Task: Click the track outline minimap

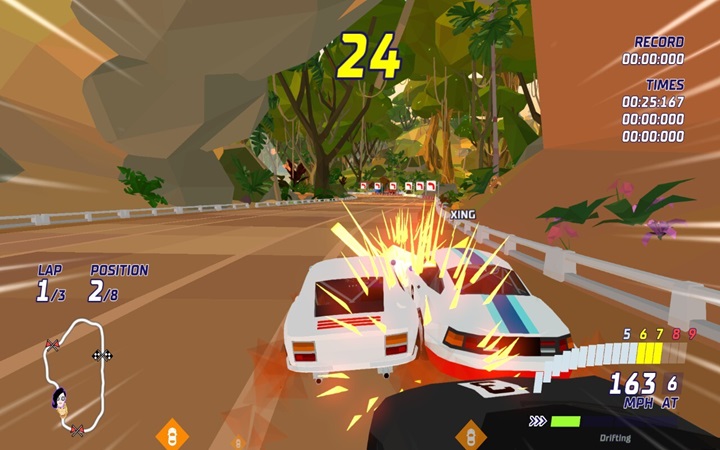Action: click(x=73, y=376)
